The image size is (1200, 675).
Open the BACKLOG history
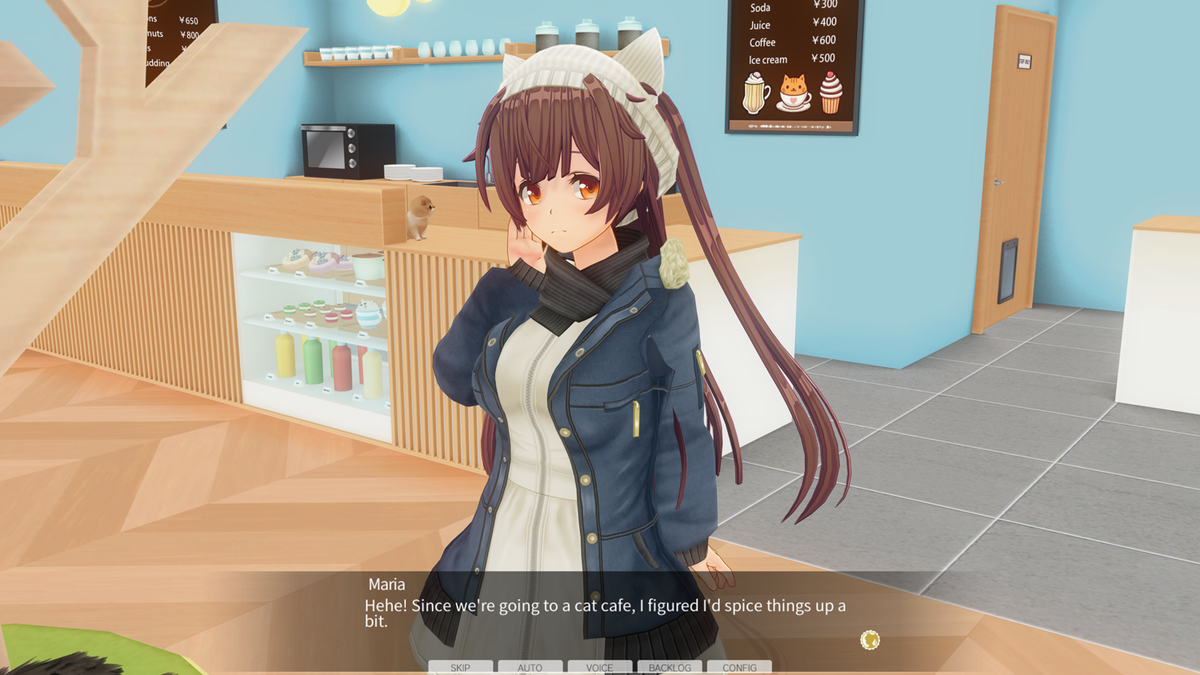pyautogui.click(x=669, y=667)
